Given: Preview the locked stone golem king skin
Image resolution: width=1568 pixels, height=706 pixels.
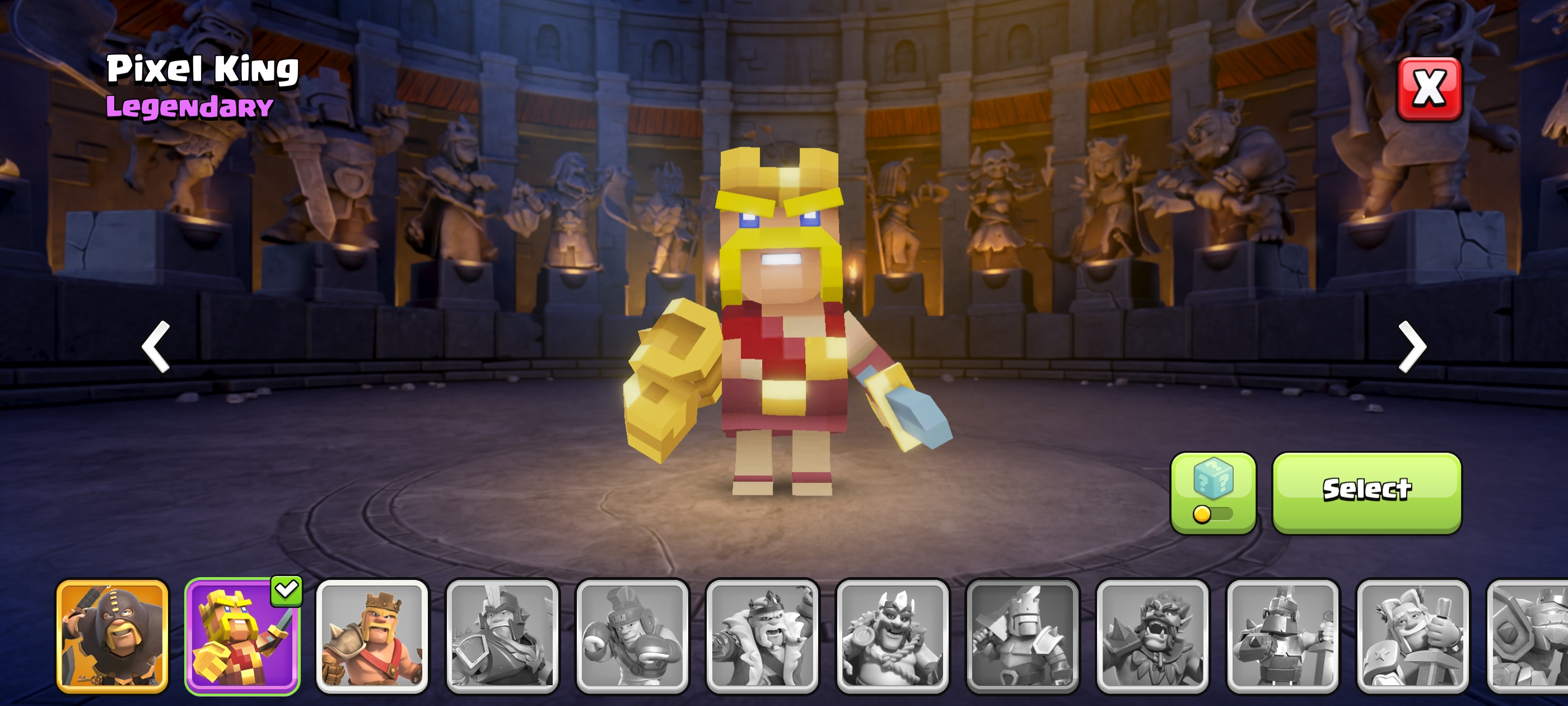Looking at the screenshot, I should [1528, 635].
